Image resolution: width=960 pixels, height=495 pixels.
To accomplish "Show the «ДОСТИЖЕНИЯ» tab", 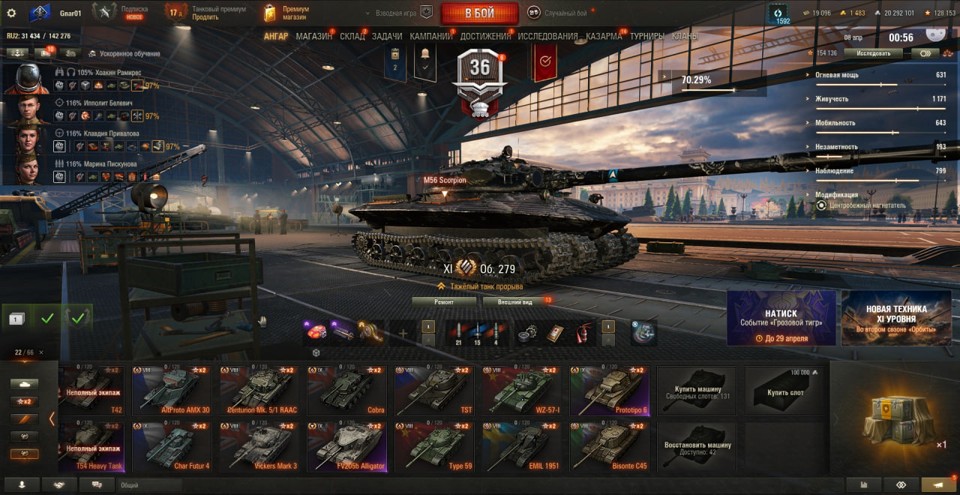I will pyautogui.click(x=485, y=36).
